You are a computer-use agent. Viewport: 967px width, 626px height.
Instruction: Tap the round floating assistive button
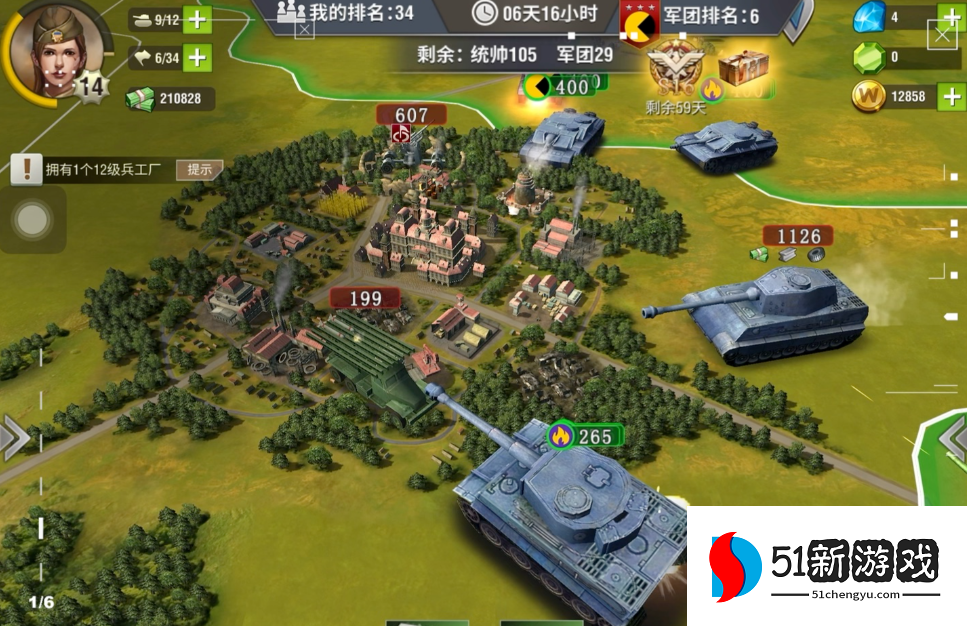33,220
